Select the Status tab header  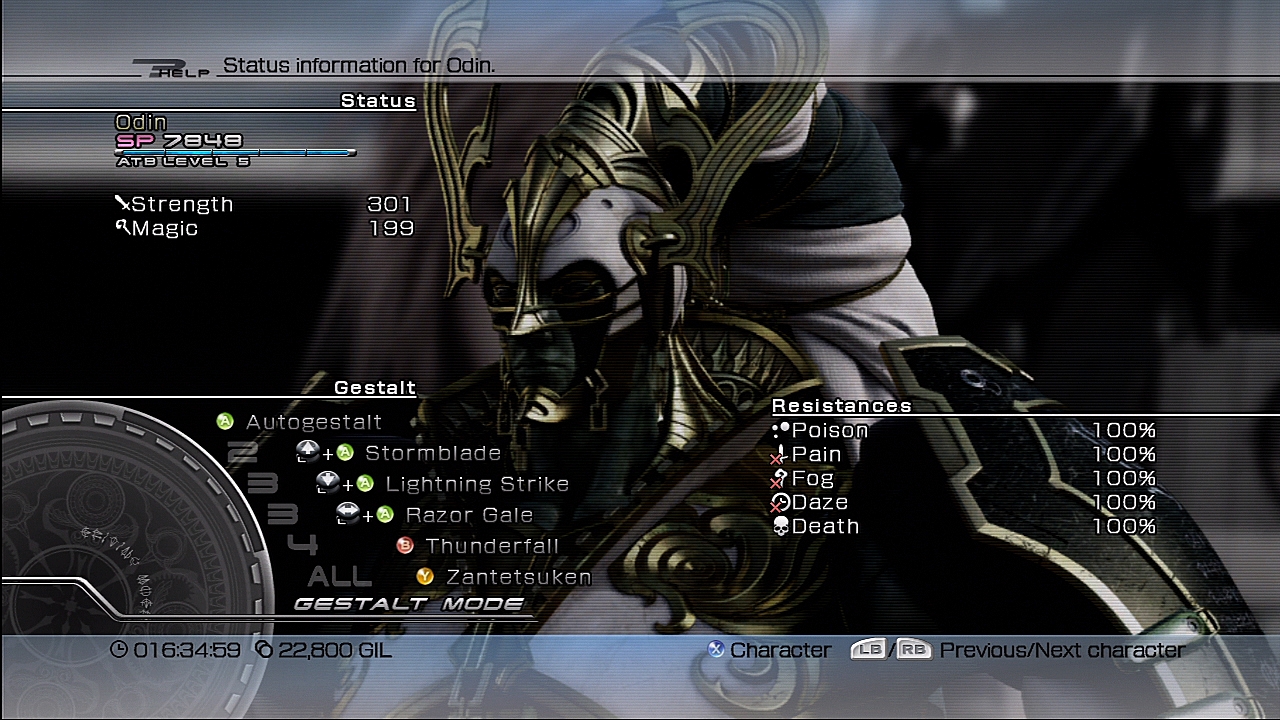[x=379, y=100]
